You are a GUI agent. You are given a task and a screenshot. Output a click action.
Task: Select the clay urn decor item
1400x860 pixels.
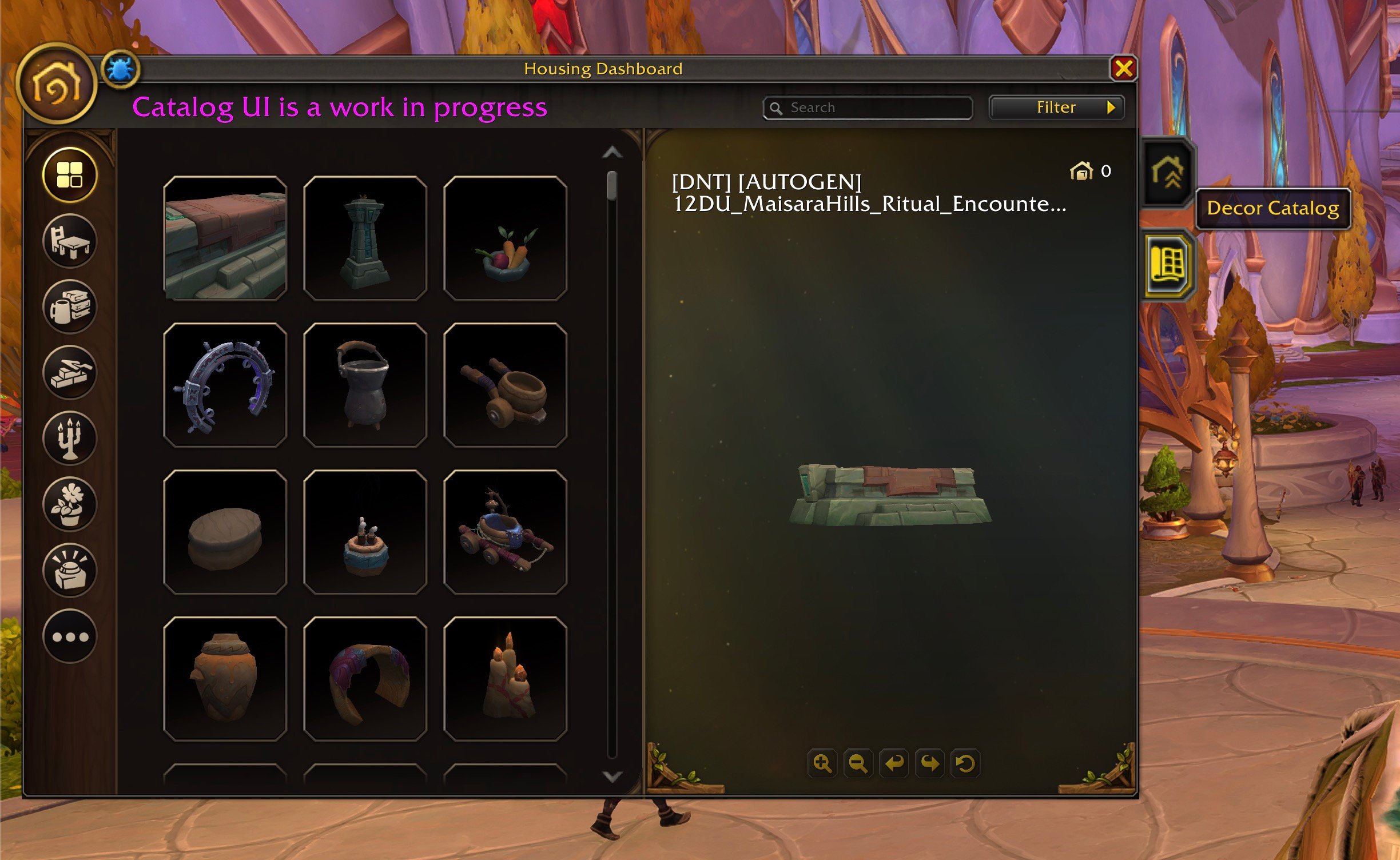click(225, 678)
